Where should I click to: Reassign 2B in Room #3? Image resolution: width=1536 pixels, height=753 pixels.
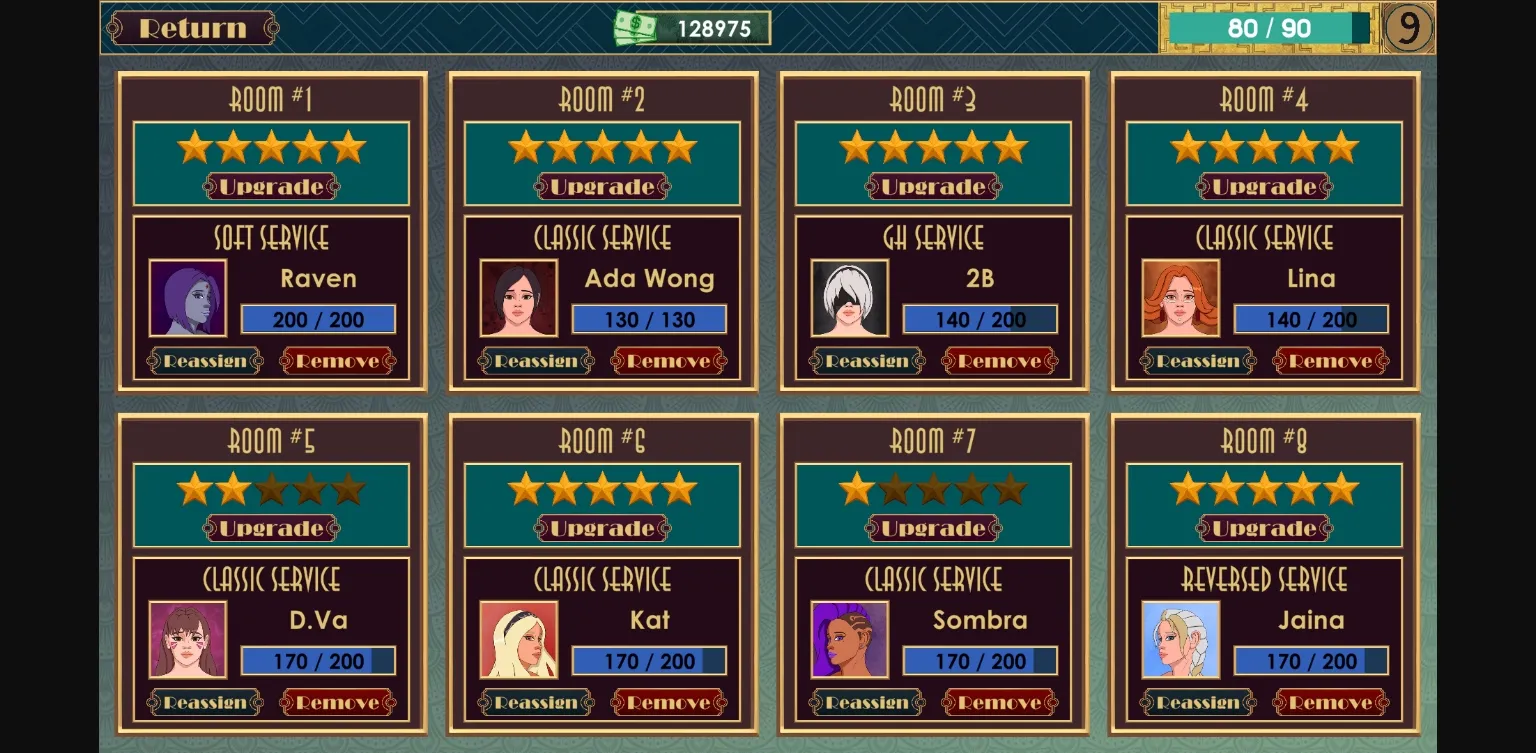[867, 361]
